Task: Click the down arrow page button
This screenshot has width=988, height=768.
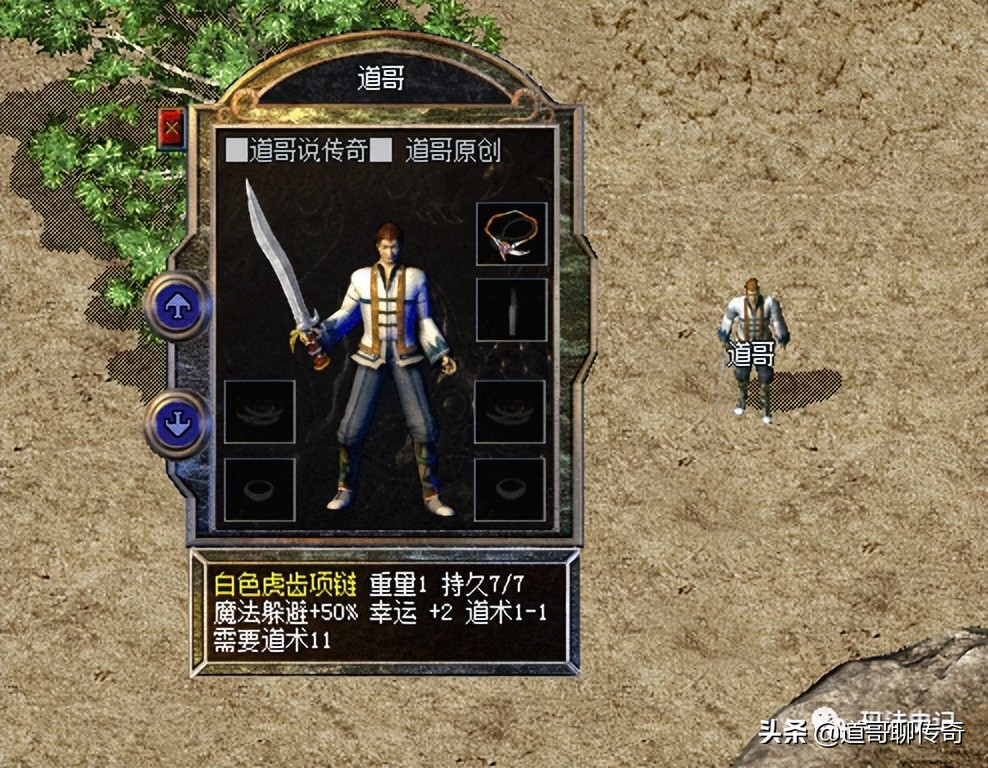Action: click(x=178, y=423)
